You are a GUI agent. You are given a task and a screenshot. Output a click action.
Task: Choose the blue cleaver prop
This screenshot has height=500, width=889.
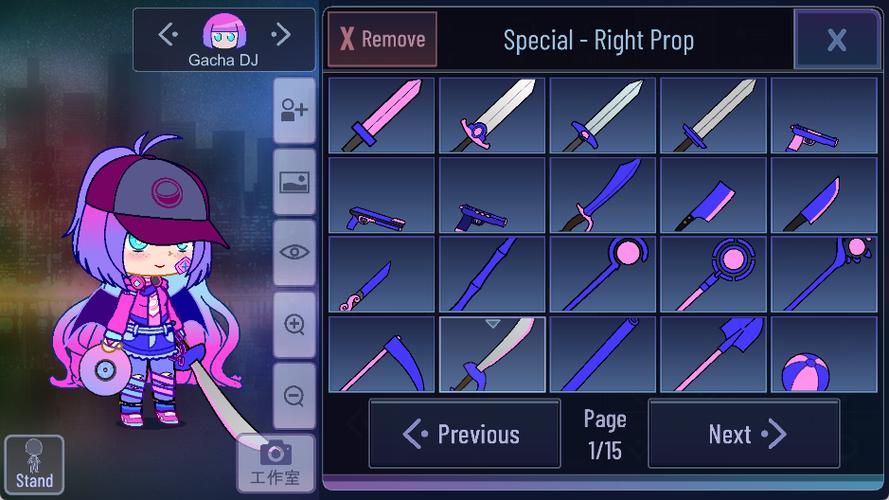point(712,195)
